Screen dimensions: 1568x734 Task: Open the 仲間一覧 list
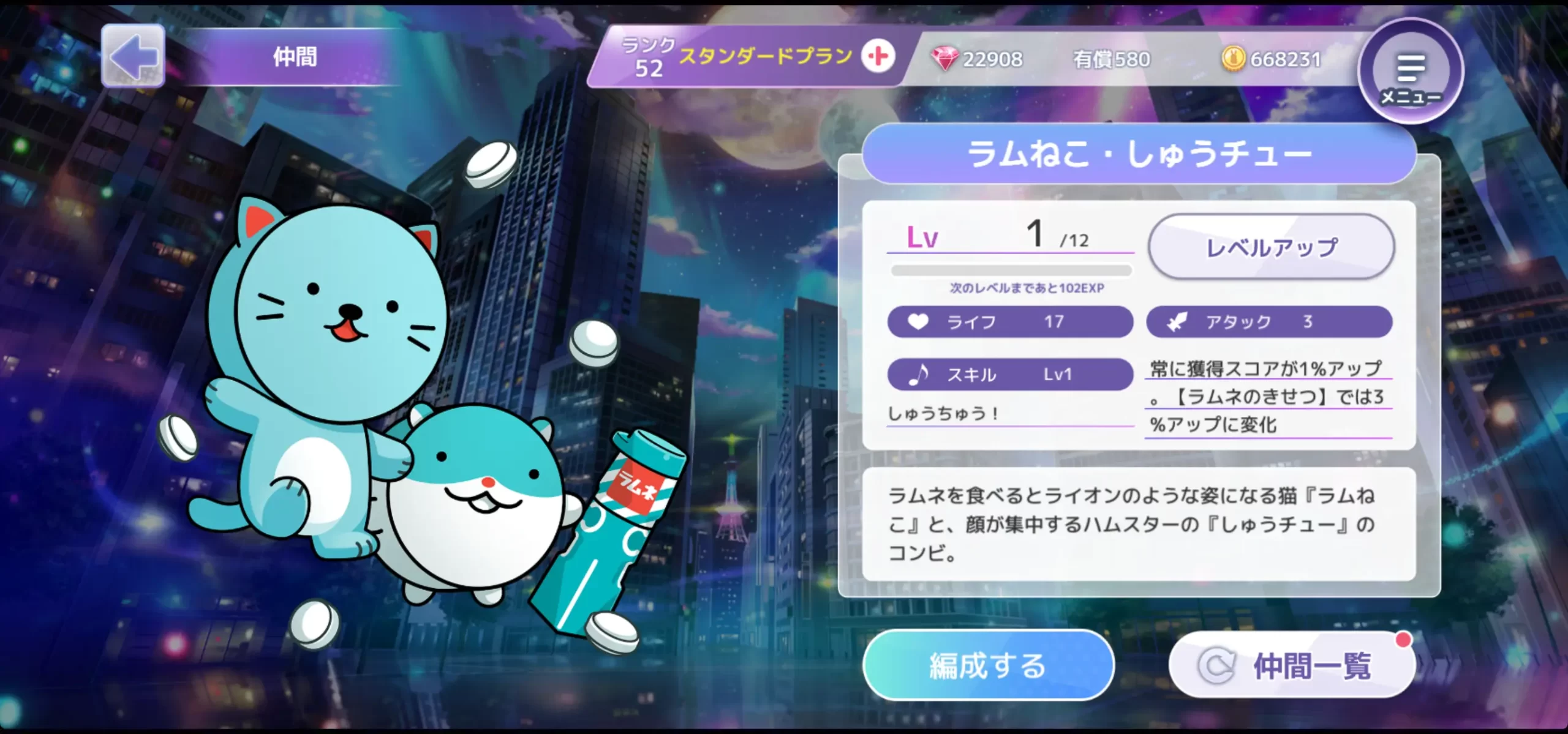pos(1291,665)
